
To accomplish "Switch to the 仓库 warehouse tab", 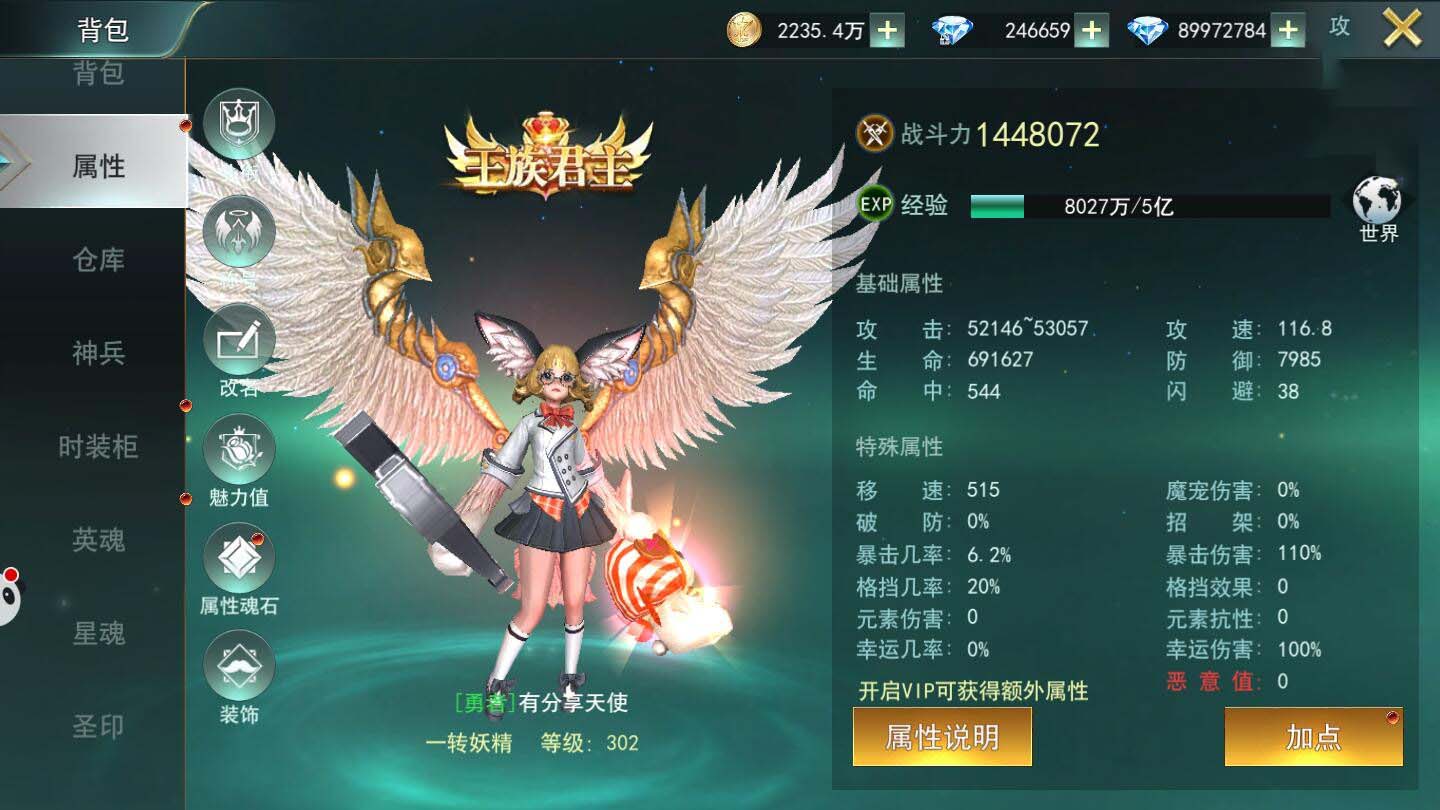I will 100,259.
